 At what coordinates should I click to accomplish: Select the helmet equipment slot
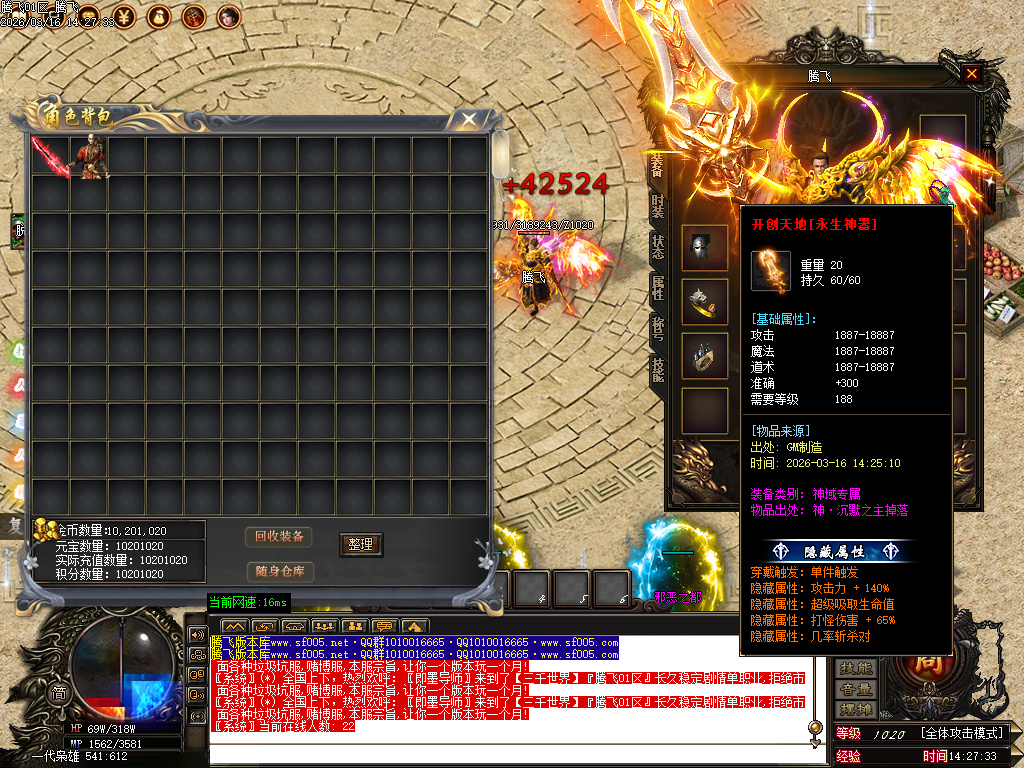point(705,247)
